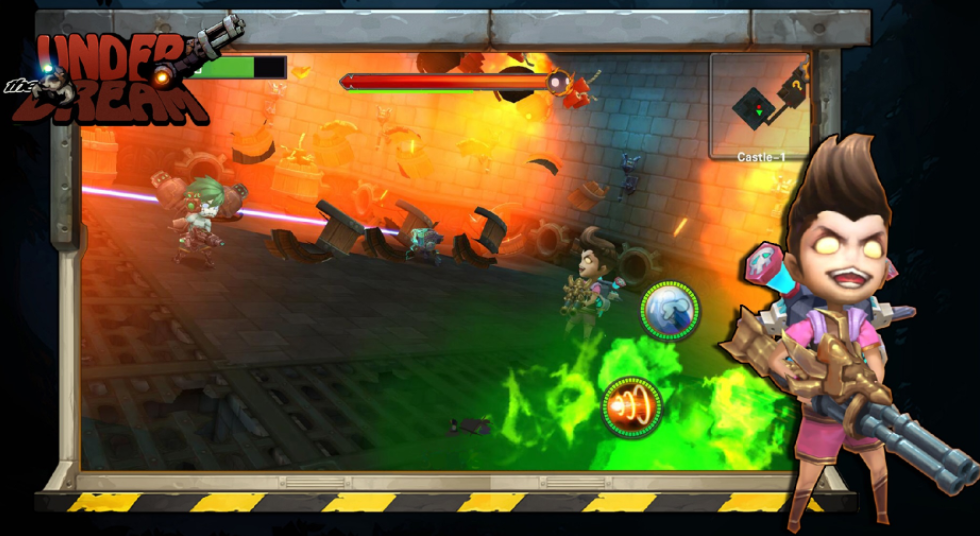Image resolution: width=980 pixels, height=536 pixels.
Task: Fire the orange bullet shot skill
Action: (632, 407)
